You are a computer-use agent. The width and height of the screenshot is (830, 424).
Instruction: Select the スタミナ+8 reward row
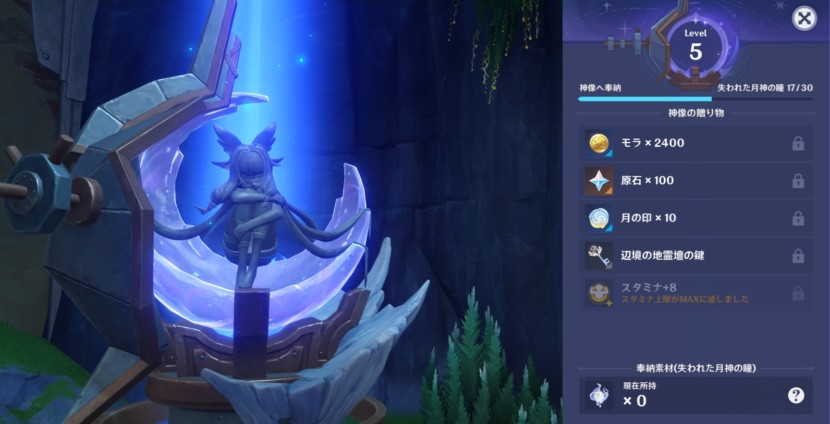[696, 292]
